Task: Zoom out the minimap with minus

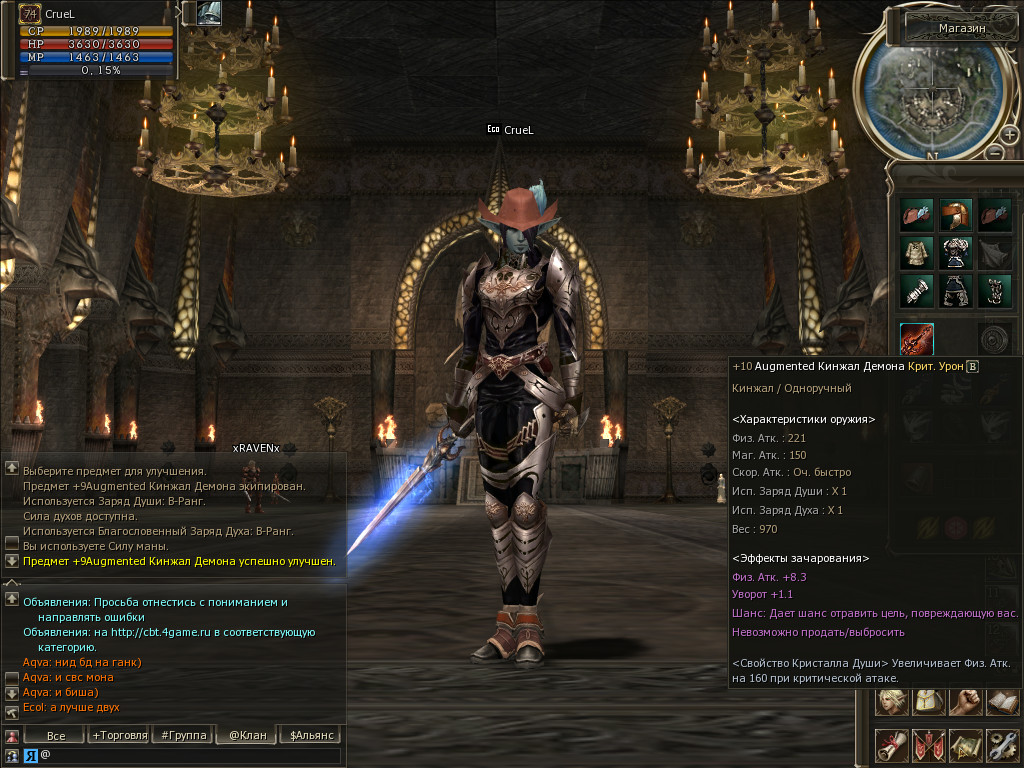Action: [994, 151]
